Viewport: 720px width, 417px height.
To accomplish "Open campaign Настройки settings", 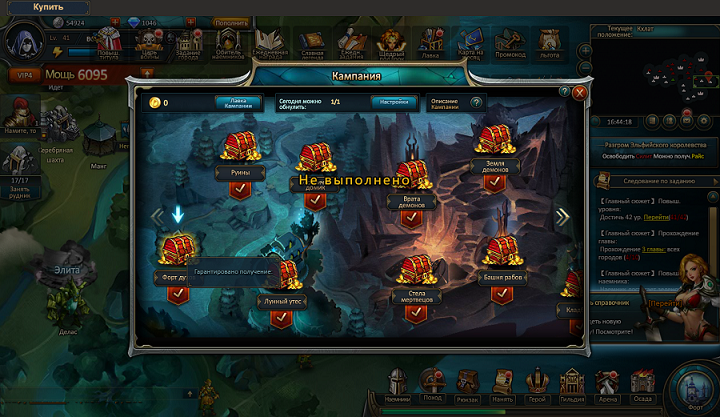I will [x=395, y=102].
